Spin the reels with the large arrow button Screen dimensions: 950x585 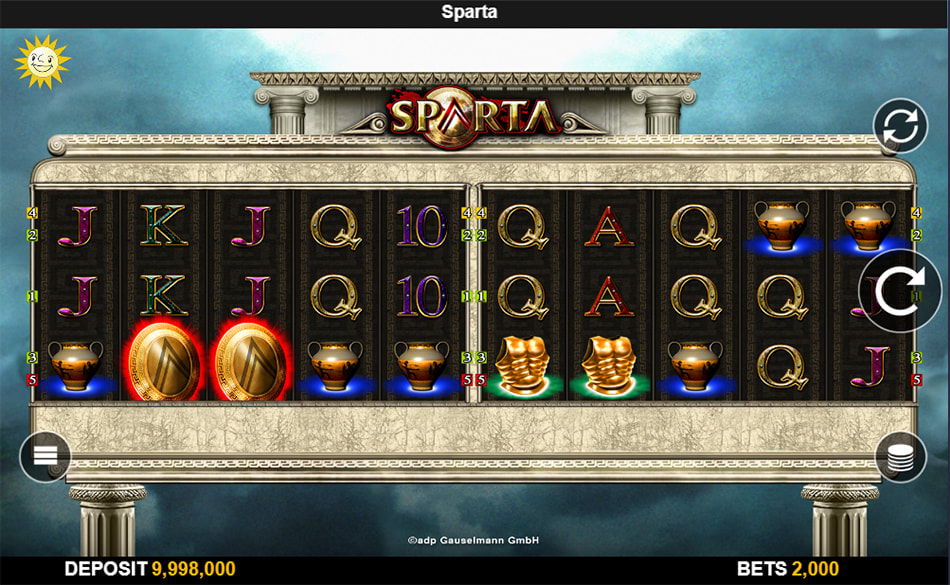pos(897,291)
